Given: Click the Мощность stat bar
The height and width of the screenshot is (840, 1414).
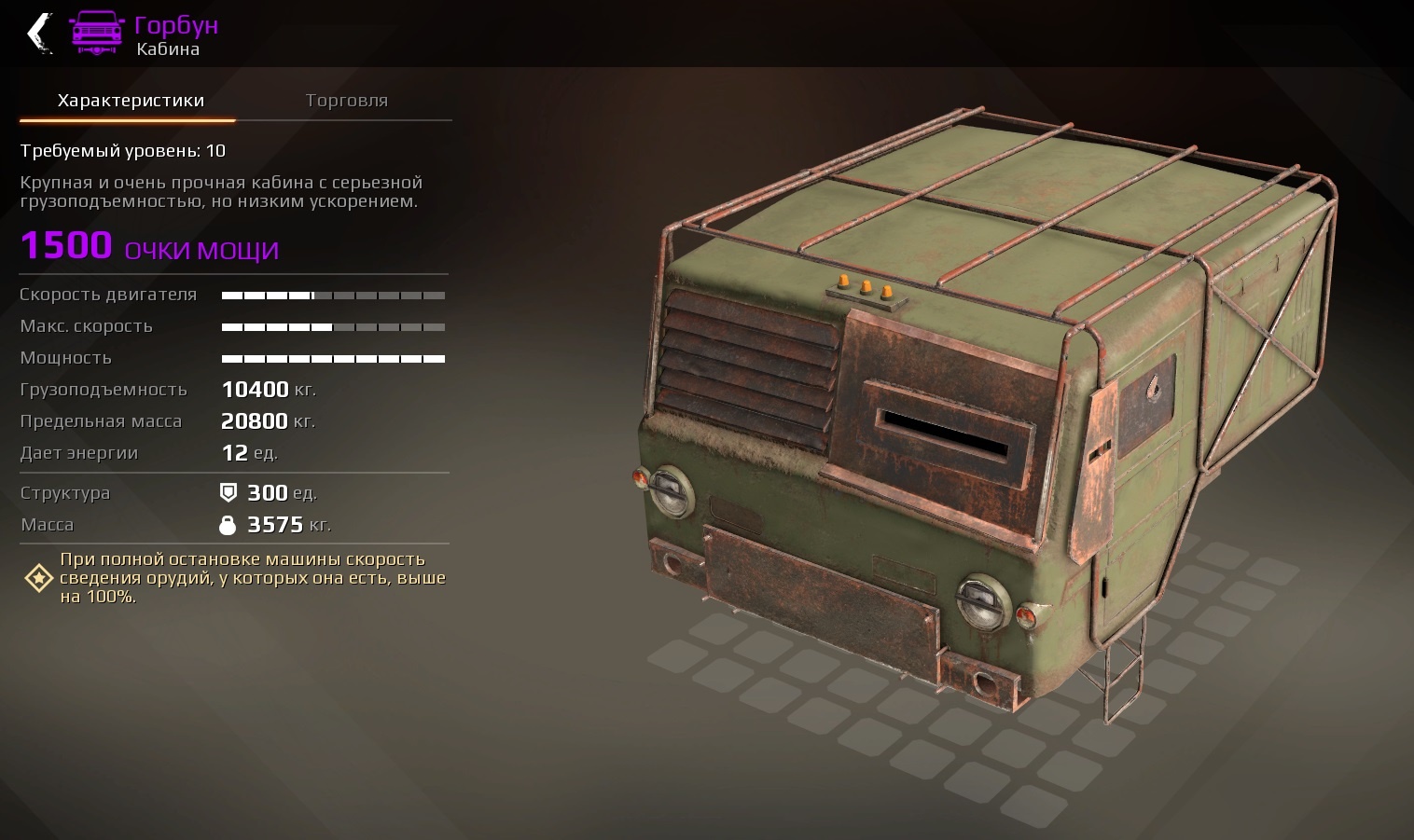Looking at the screenshot, I should click(x=333, y=358).
